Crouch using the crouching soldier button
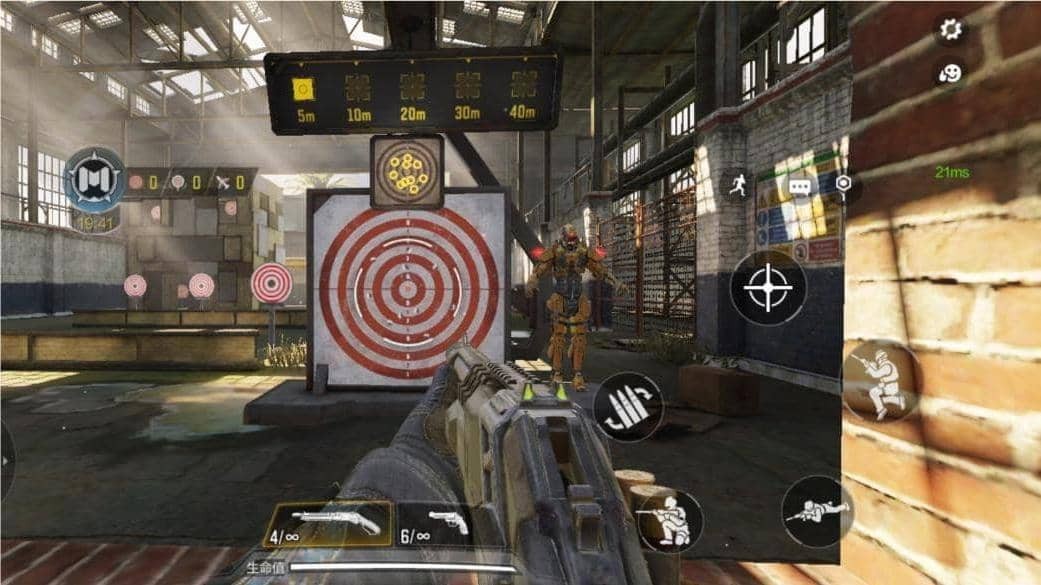The width and height of the screenshot is (1041, 585). pyautogui.click(x=669, y=519)
